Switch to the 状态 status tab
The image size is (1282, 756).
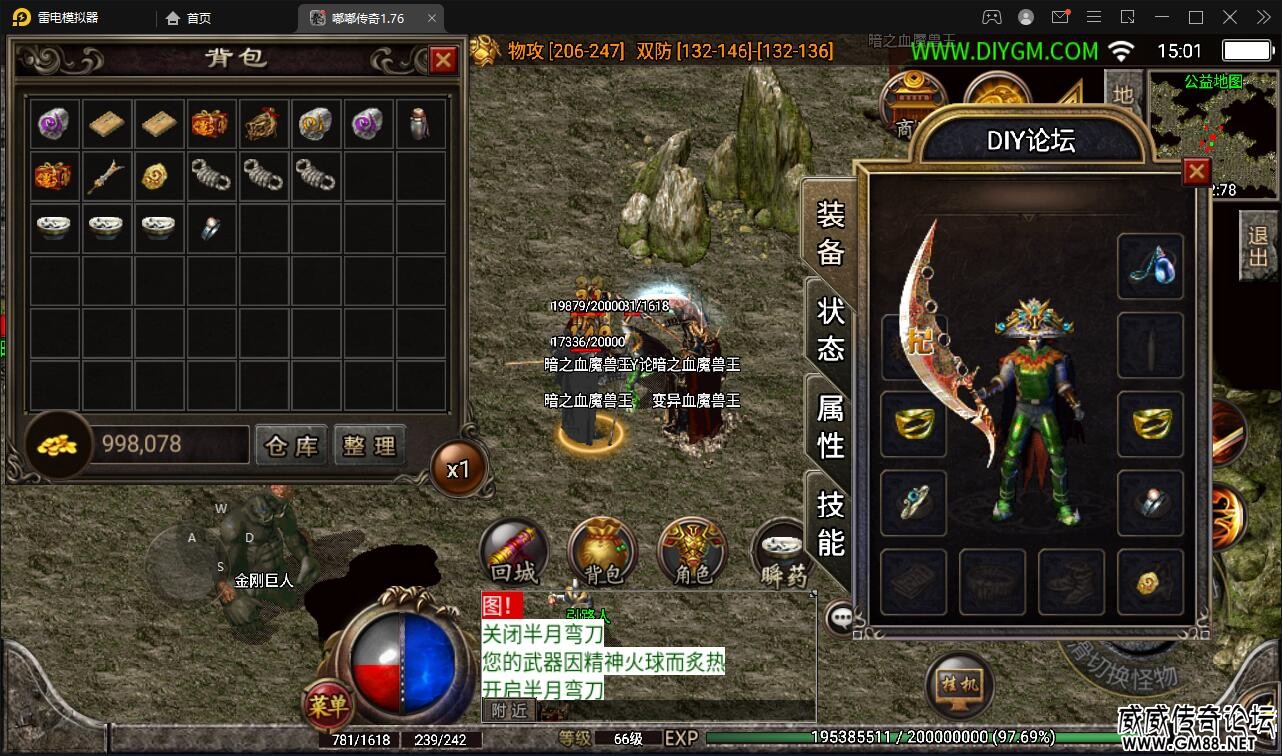[x=831, y=329]
